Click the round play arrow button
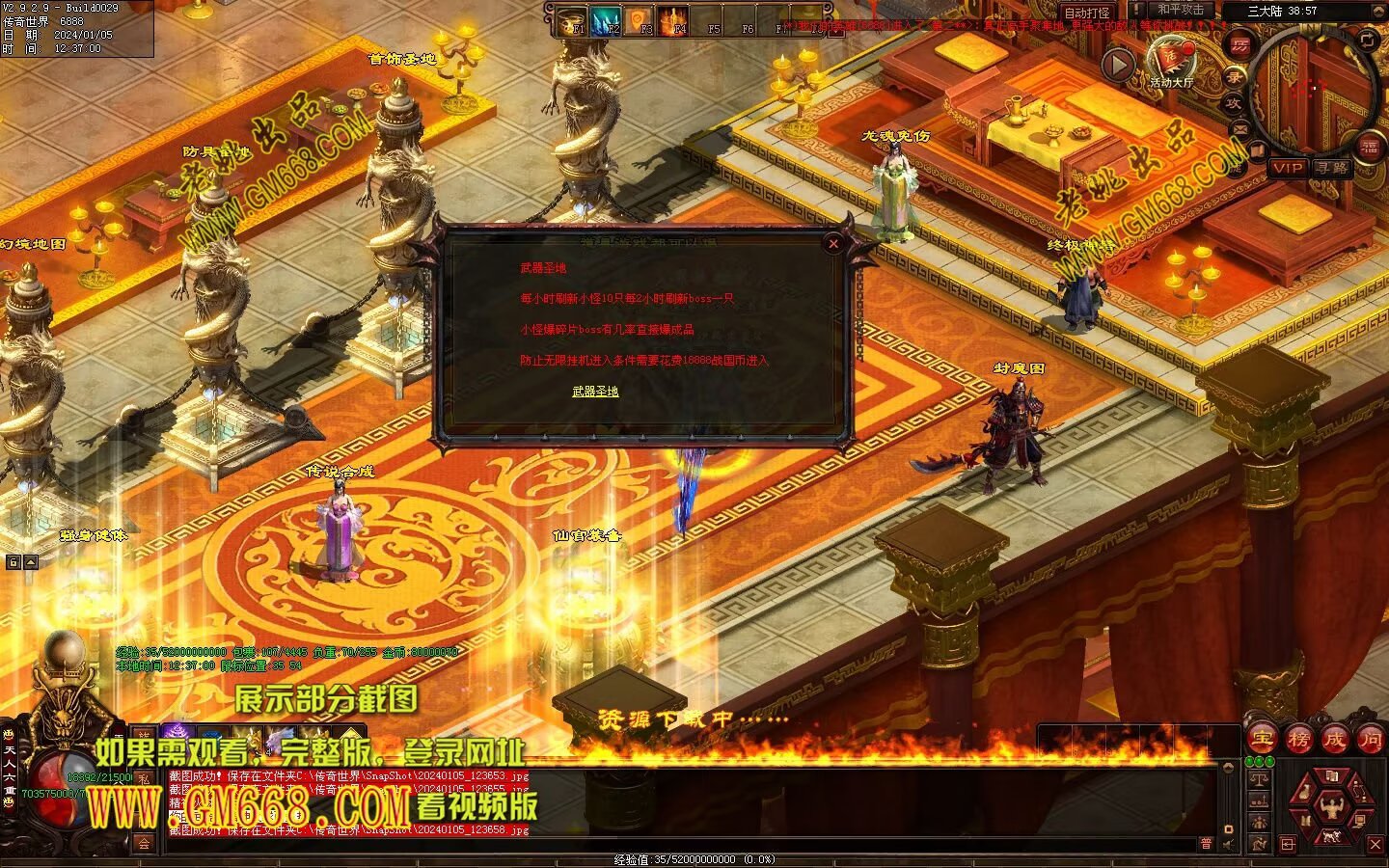Image resolution: width=1389 pixels, height=868 pixels. [x=1118, y=66]
